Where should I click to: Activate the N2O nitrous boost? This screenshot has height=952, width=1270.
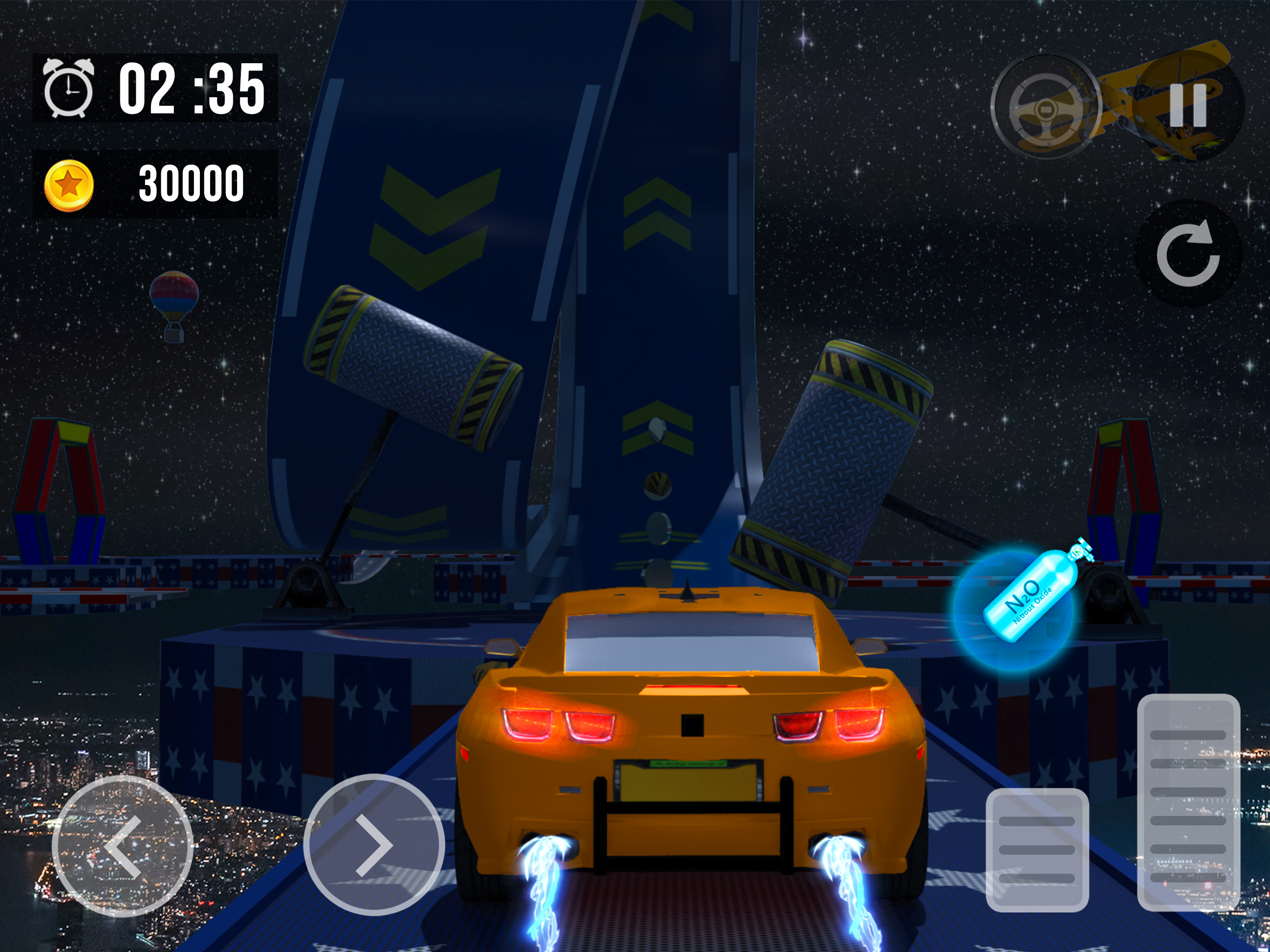pos(1014,610)
